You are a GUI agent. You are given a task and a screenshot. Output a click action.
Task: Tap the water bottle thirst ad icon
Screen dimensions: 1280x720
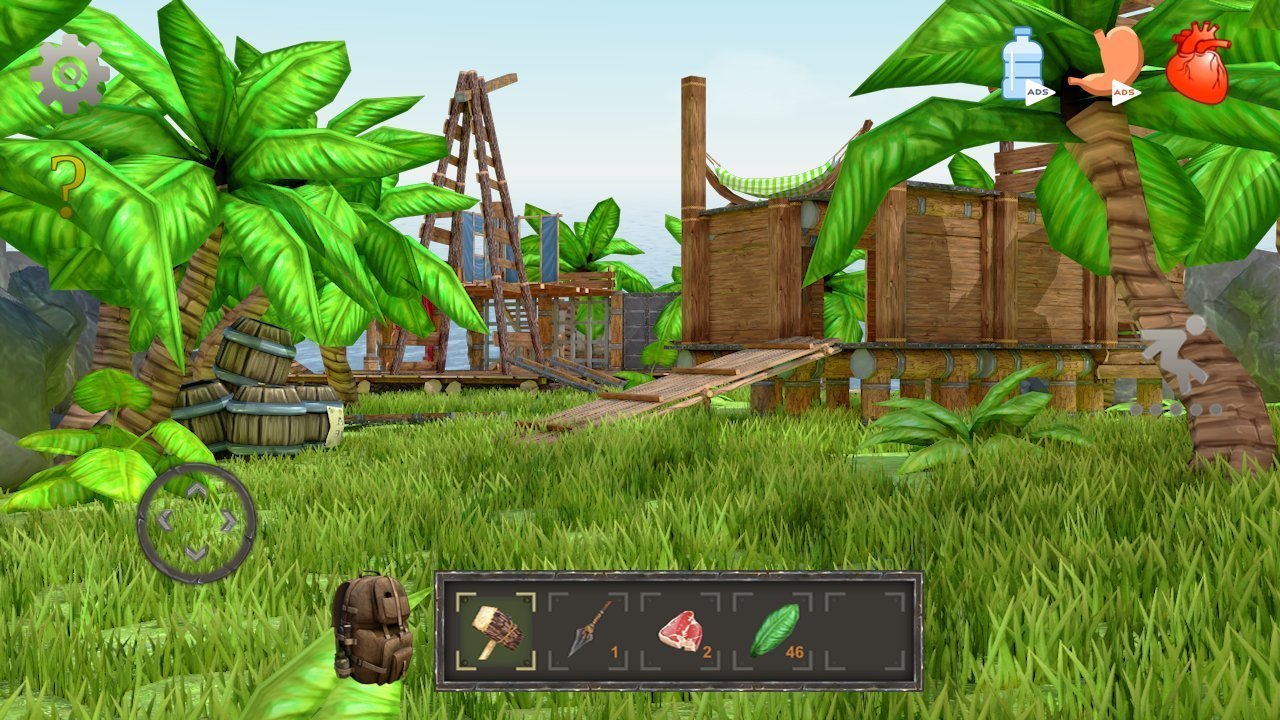point(1022,64)
